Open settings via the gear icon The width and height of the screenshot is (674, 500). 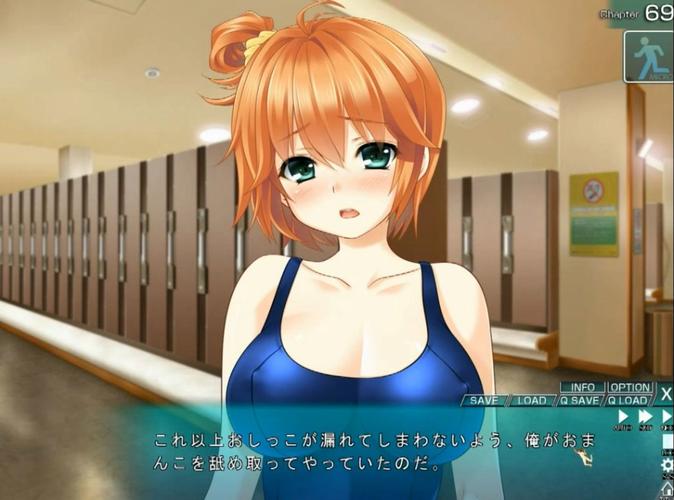(x=667, y=465)
